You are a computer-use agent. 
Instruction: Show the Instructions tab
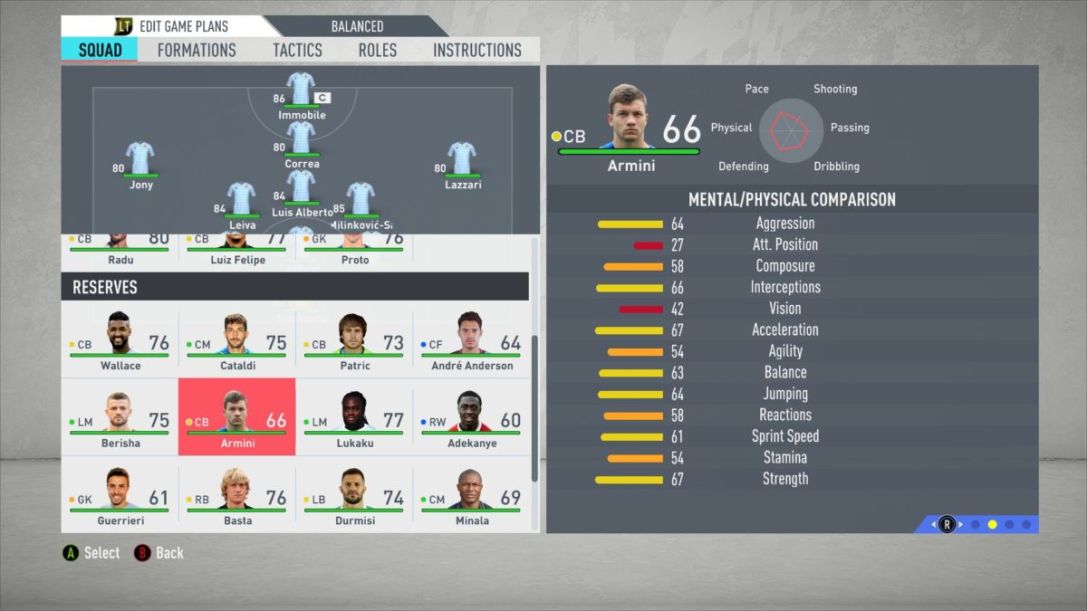(x=477, y=50)
